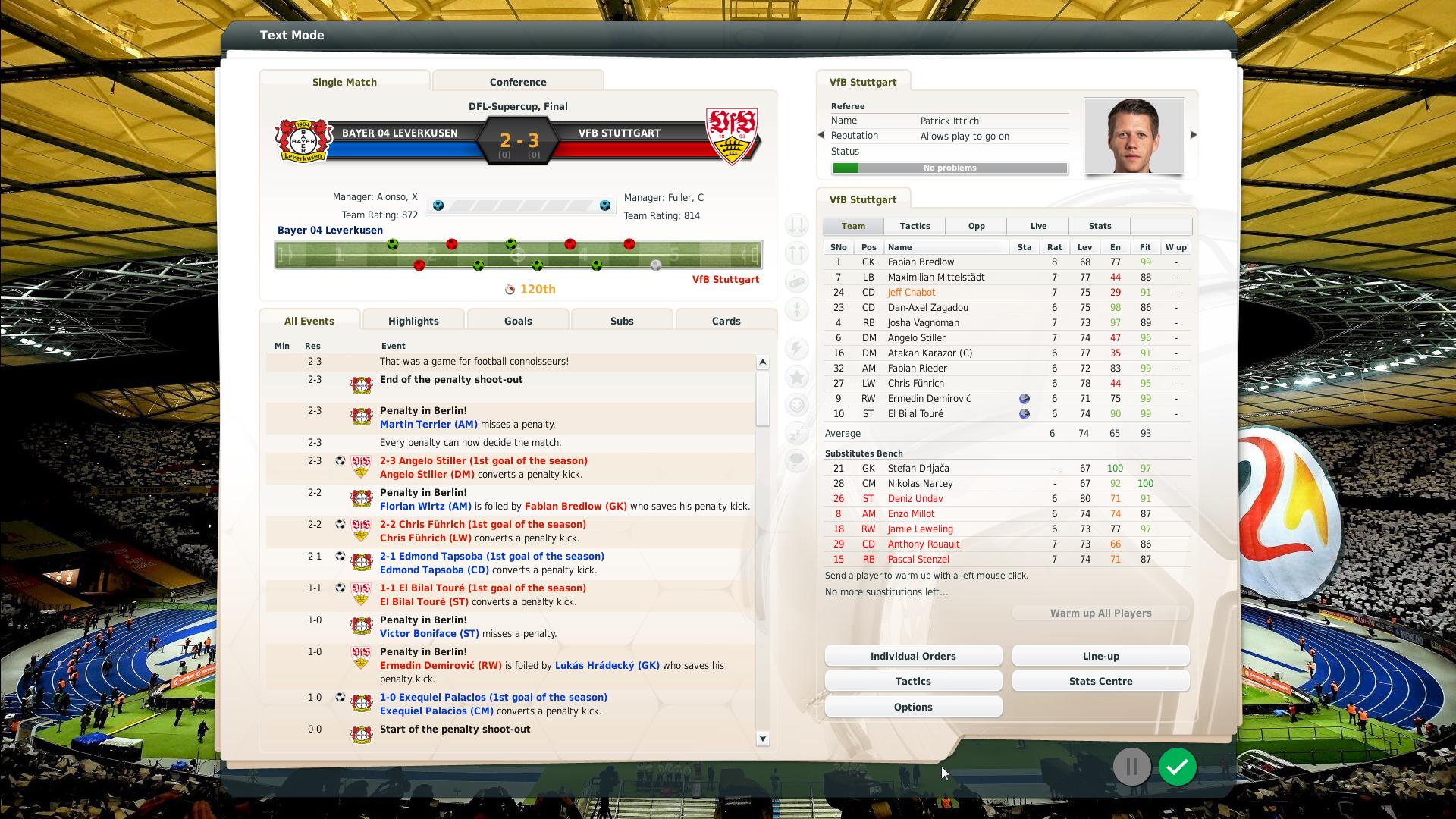Open the Opp tab

(976, 226)
